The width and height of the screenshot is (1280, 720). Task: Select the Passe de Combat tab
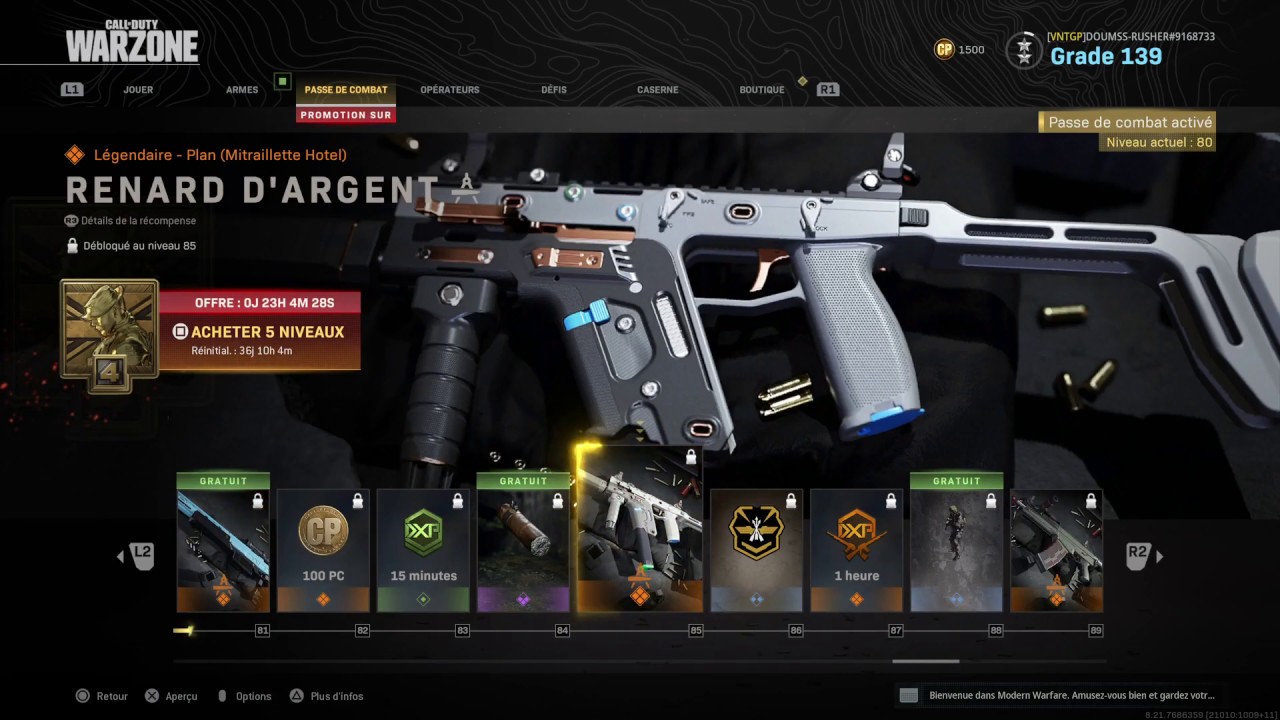[346, 90]
